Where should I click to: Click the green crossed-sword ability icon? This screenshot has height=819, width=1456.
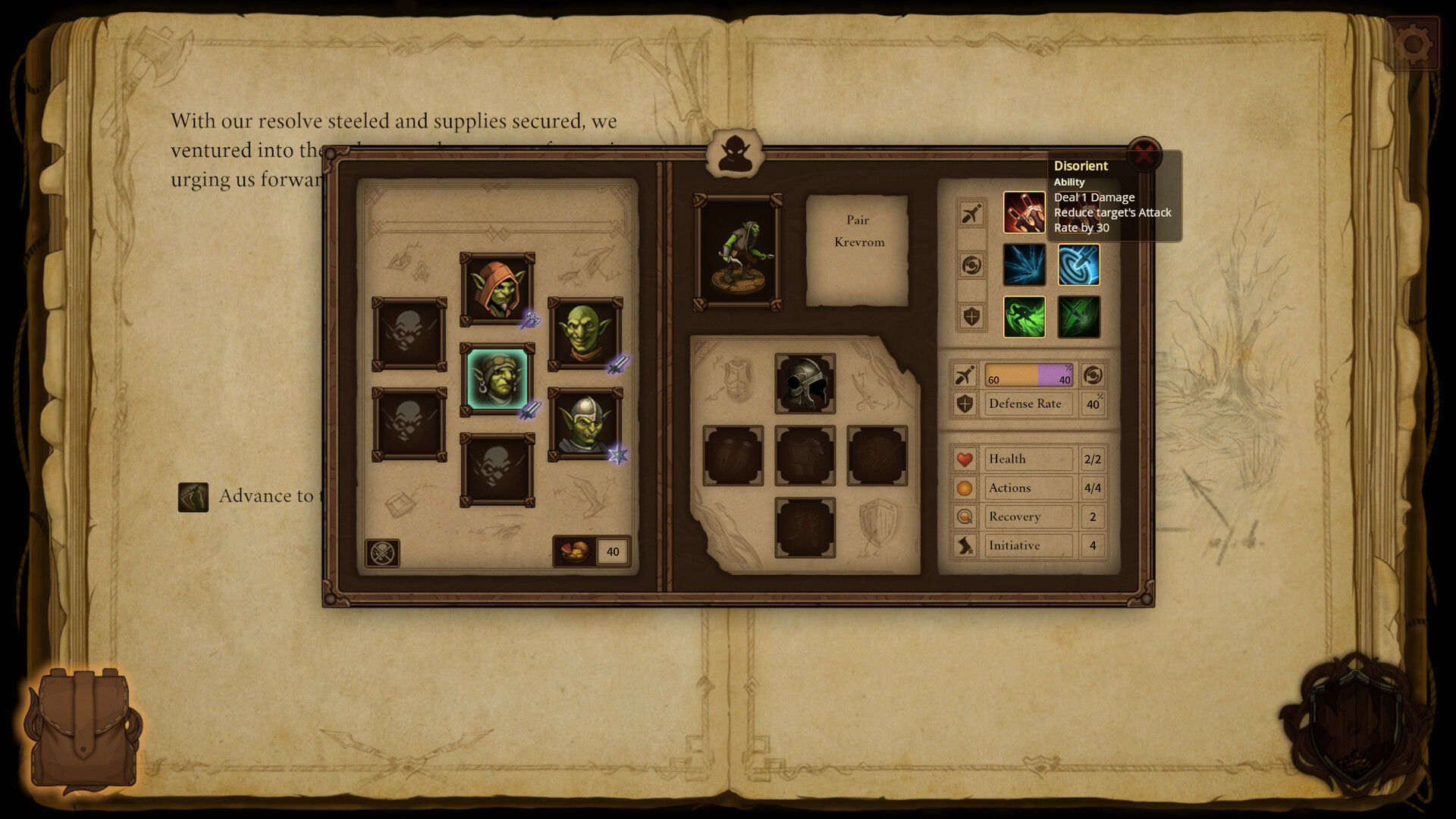coord(1079,317)
